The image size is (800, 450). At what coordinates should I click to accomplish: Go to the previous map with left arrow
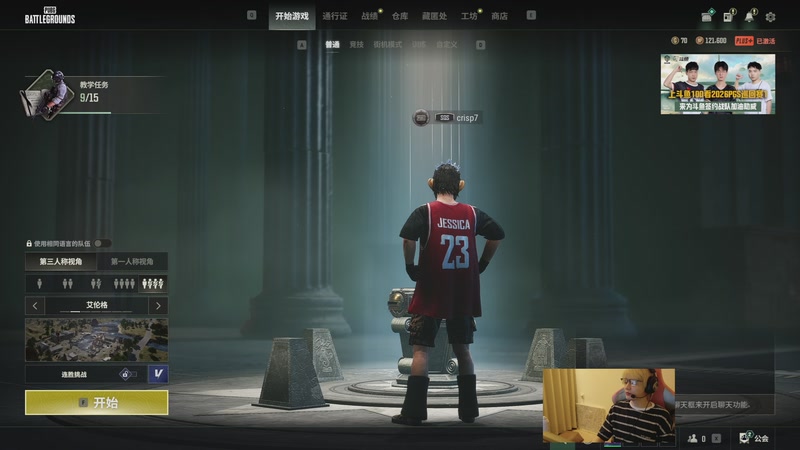point(36,305)
